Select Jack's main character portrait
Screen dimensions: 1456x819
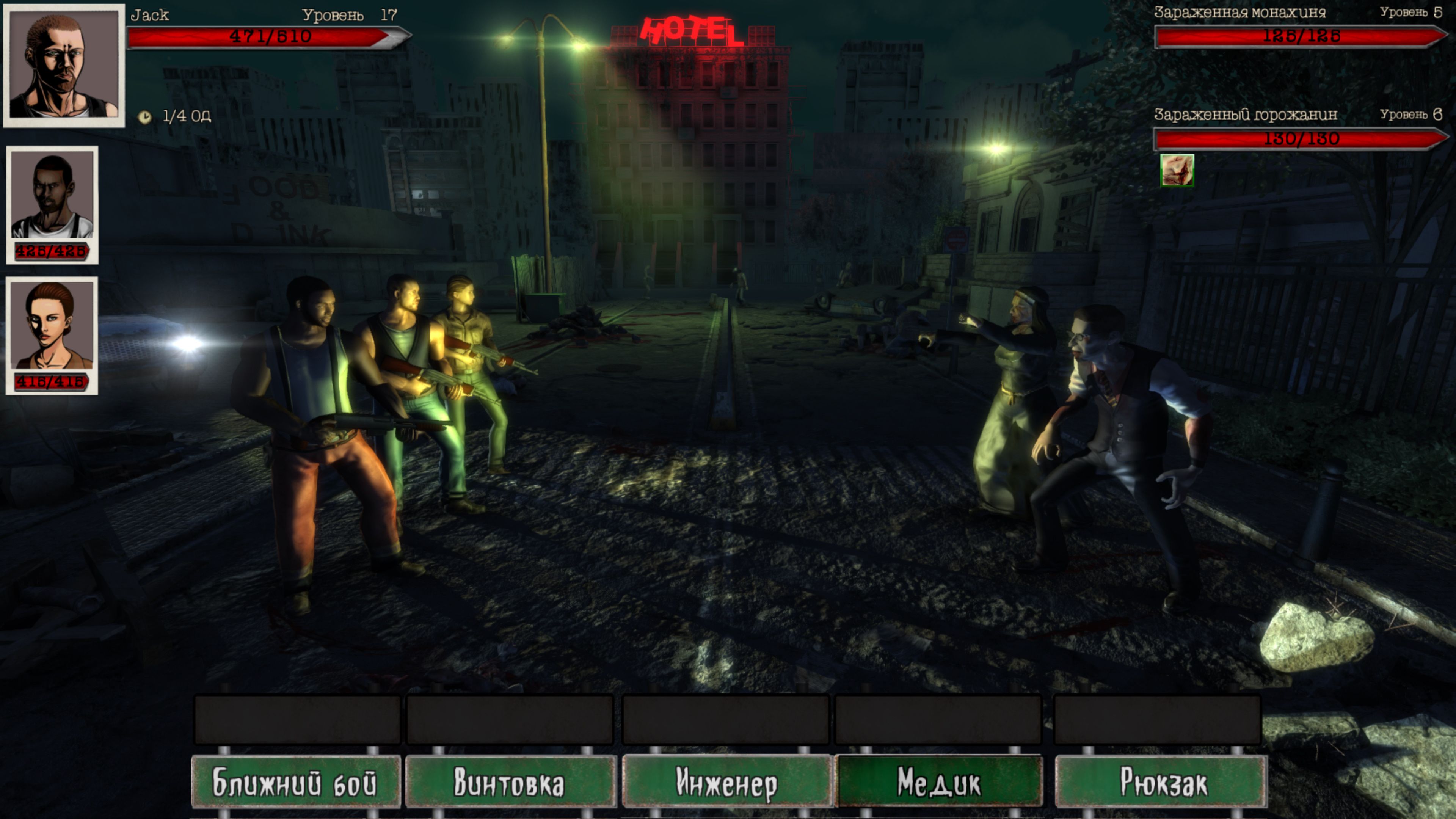pyautogui.click(x=64, y=66)
